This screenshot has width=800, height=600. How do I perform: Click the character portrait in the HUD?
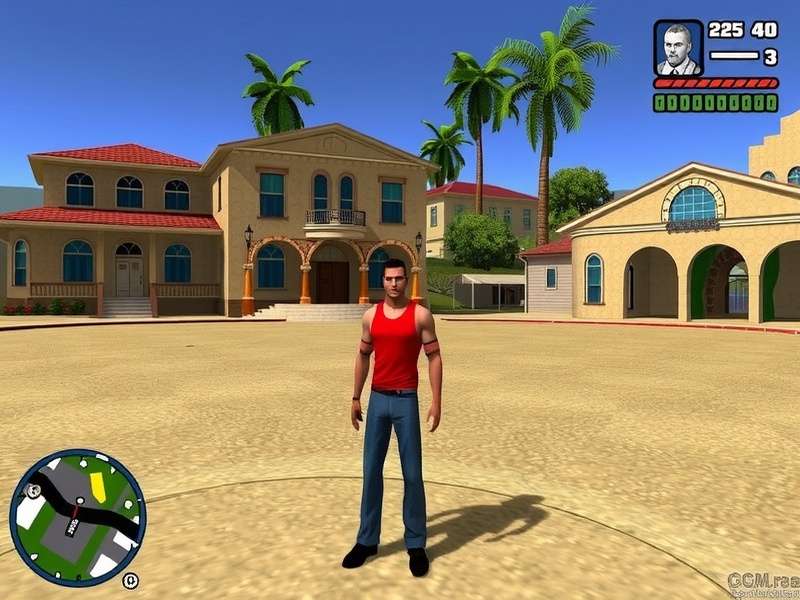pos(678,48)
